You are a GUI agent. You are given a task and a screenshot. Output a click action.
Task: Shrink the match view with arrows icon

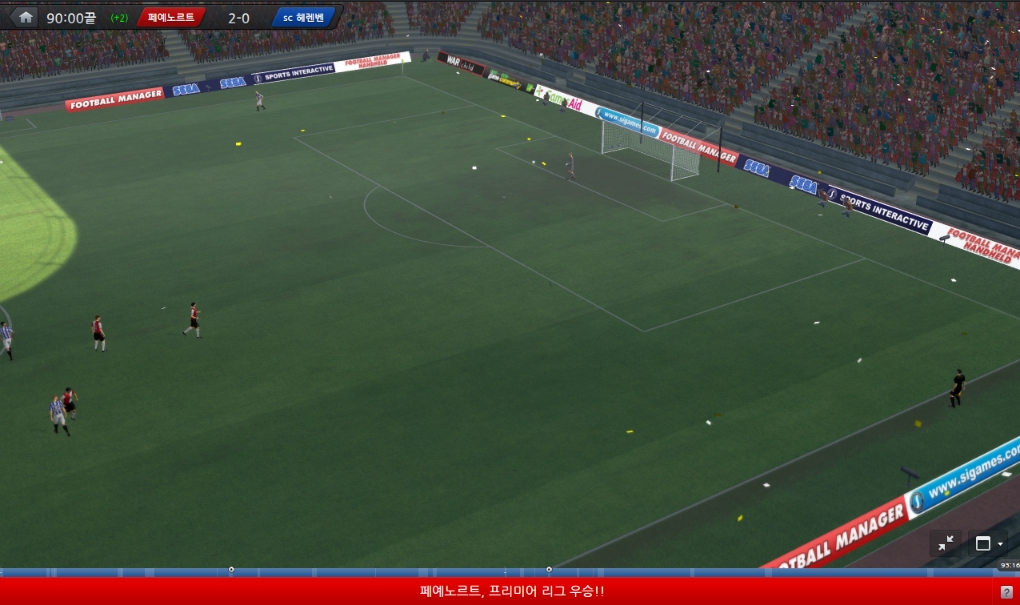point(946,543)
